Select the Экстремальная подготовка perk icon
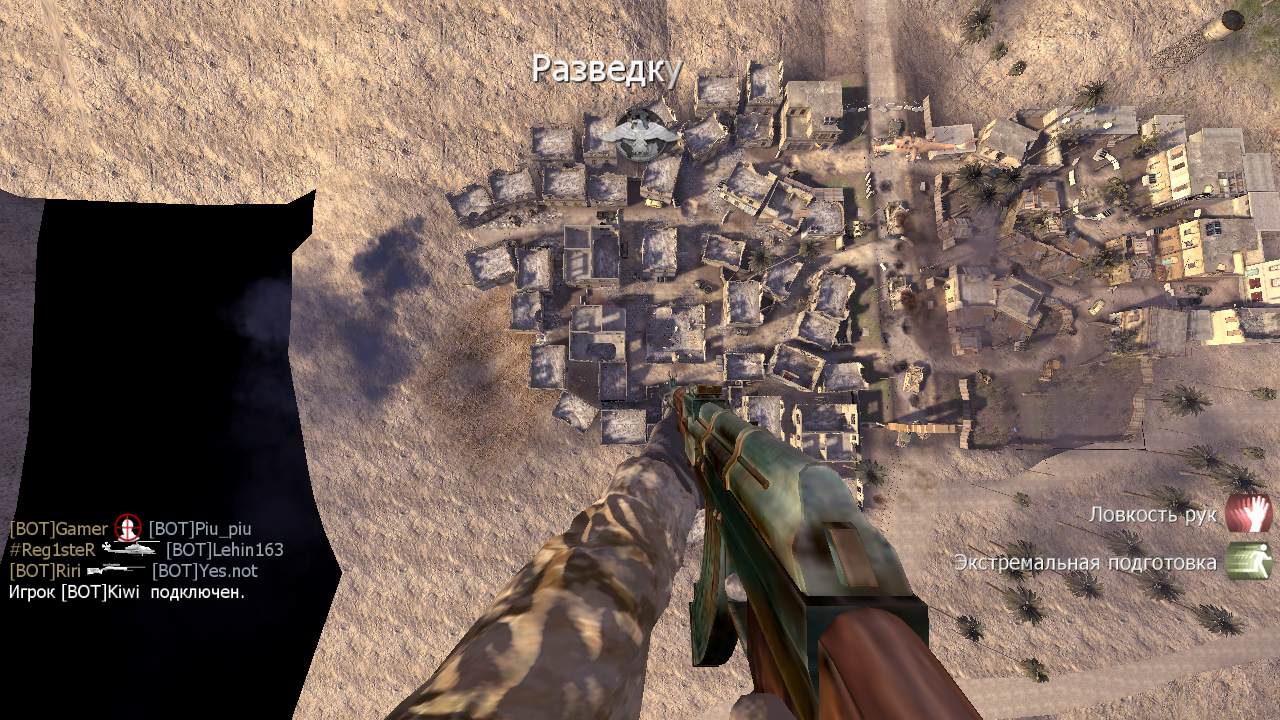Screen dimensions: 1280x720 click(x=1248, y=561)
